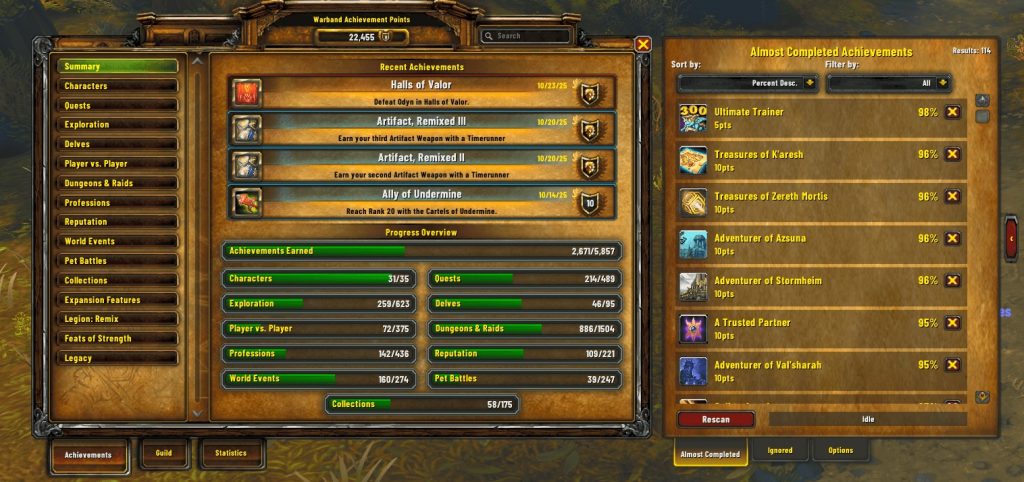Click the Rescan button

click(x=716, y=419)
